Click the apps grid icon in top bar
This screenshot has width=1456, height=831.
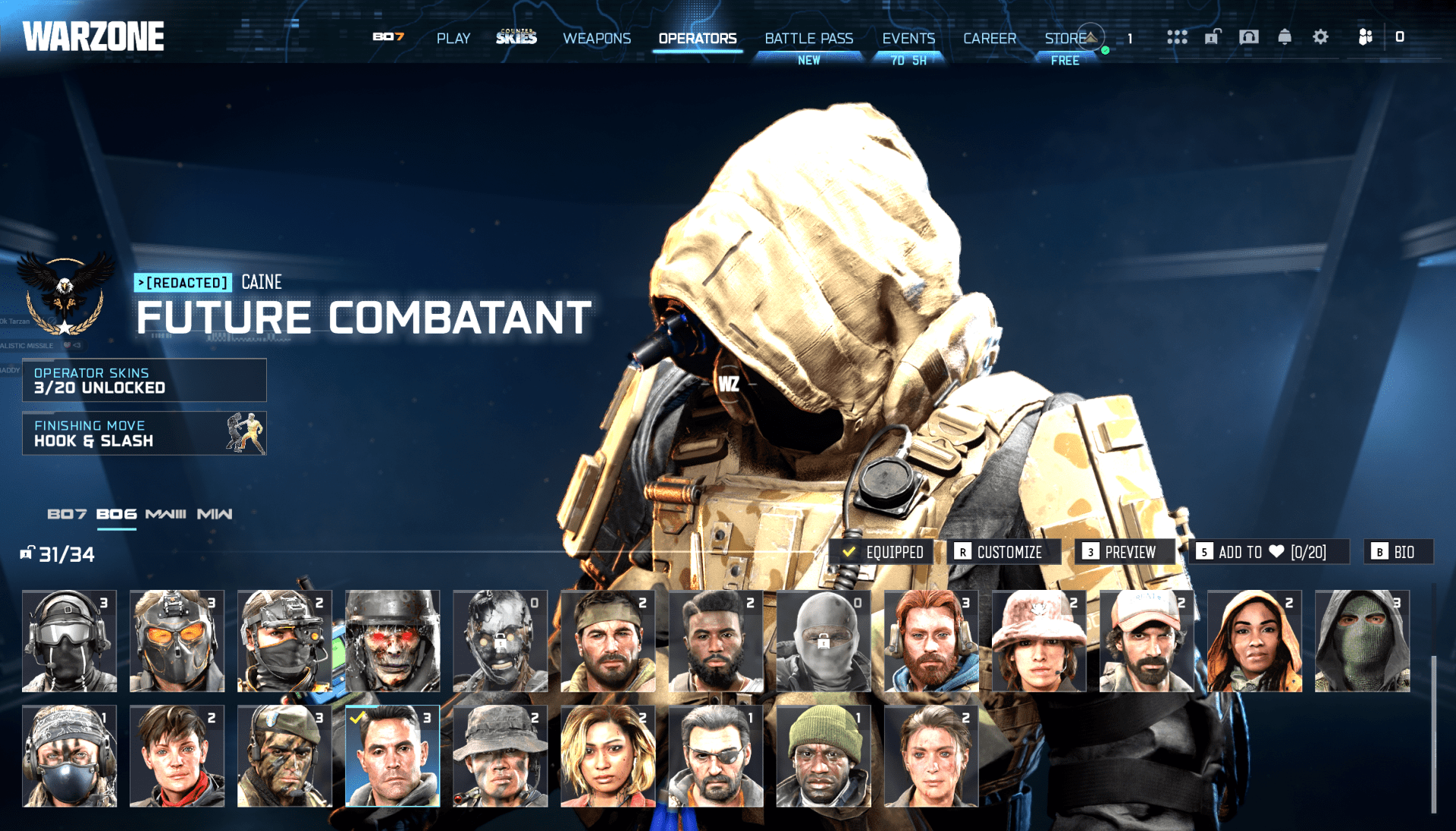[1177, 37]
